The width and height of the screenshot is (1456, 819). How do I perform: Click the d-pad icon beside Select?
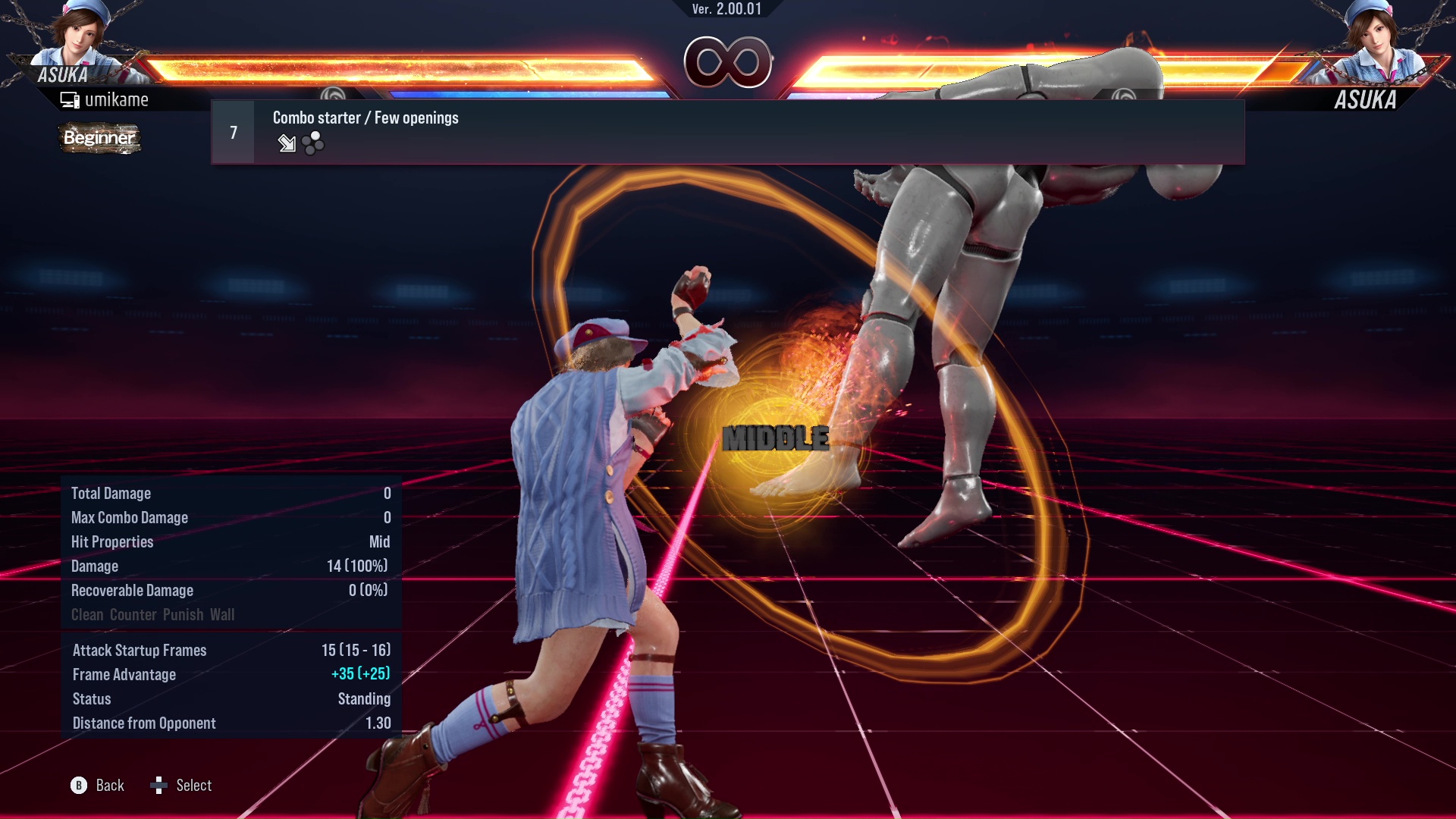click(159, 786)
